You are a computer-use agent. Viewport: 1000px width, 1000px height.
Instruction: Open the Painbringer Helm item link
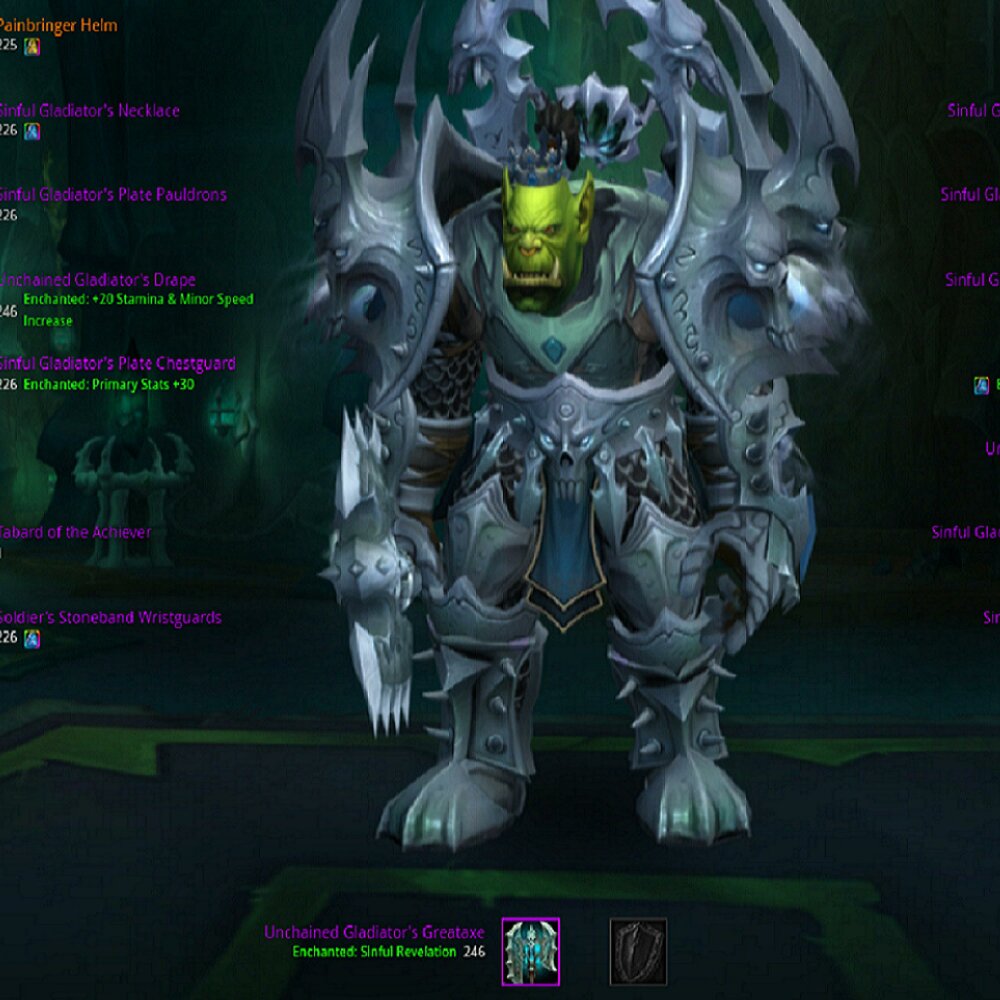click(58, 25)
